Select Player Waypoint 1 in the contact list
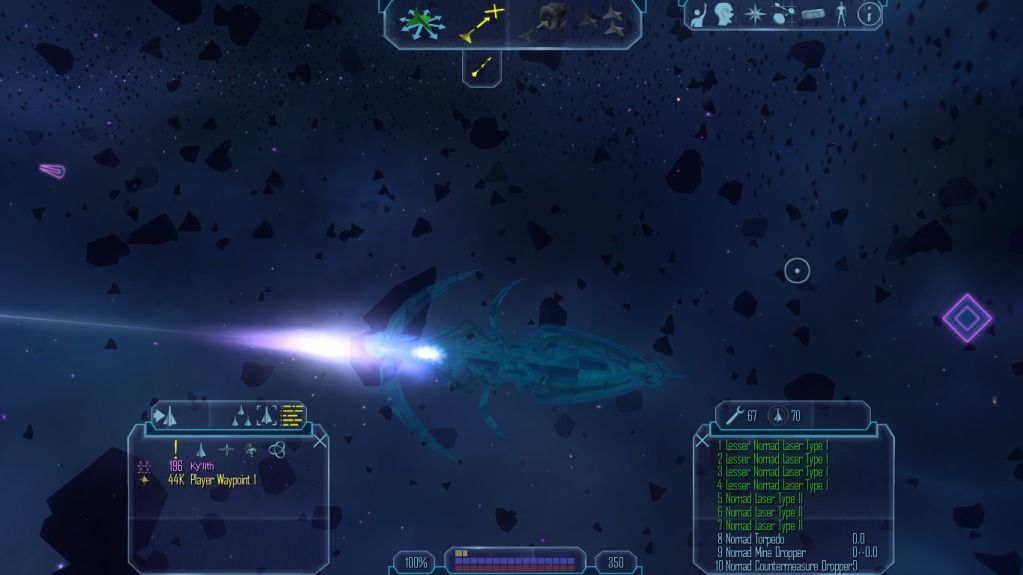Image resolution: width=1023 pixels, height=575 pixels. 225,480
